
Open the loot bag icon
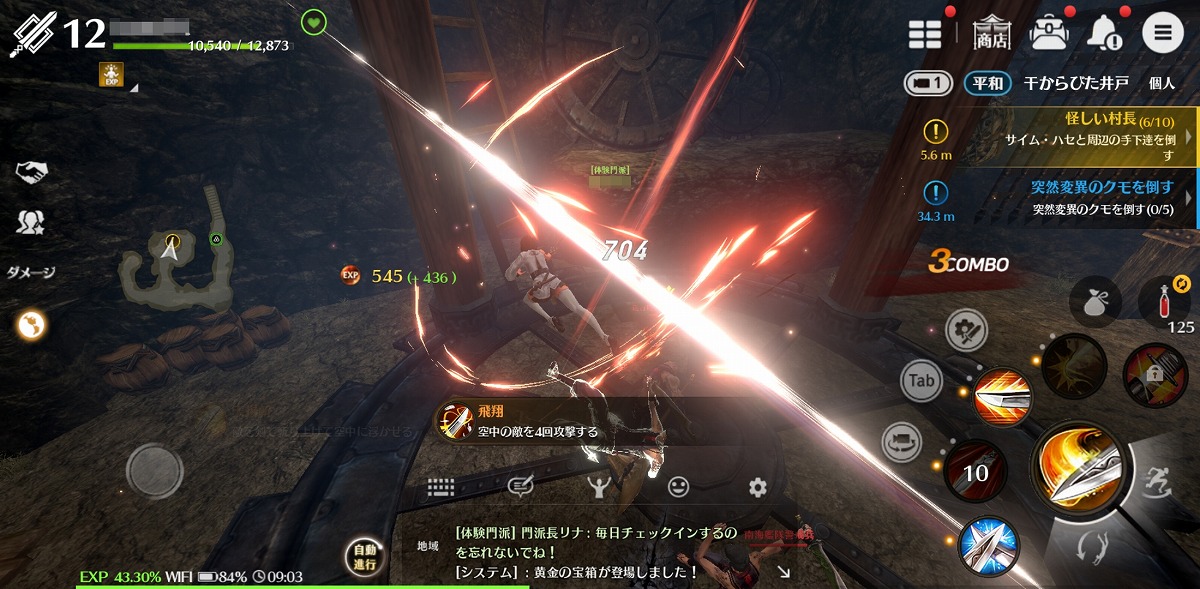click(x=1094, y=300)
